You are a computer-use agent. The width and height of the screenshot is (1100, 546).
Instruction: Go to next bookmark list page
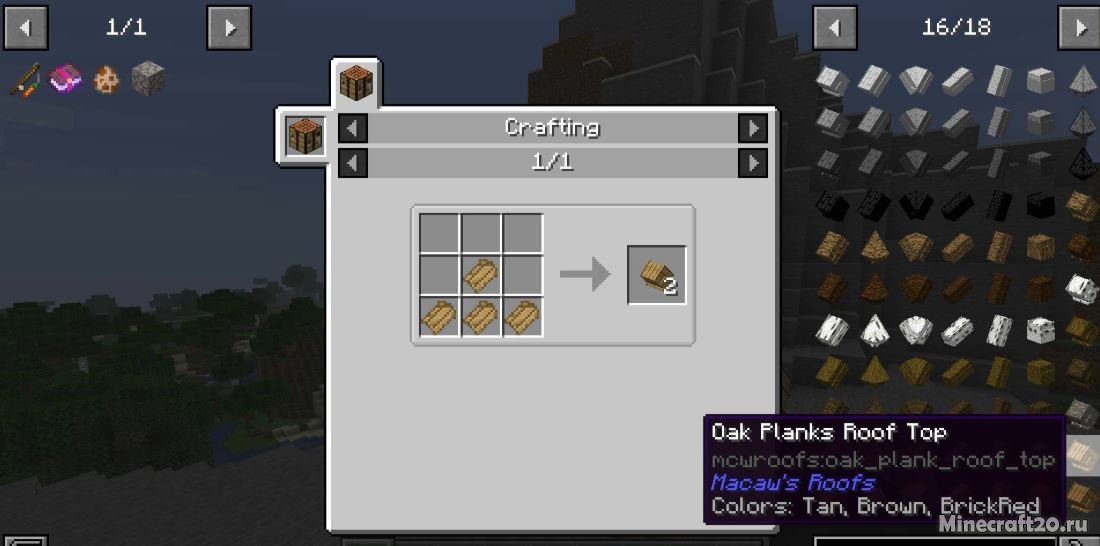tap(229, 28)
